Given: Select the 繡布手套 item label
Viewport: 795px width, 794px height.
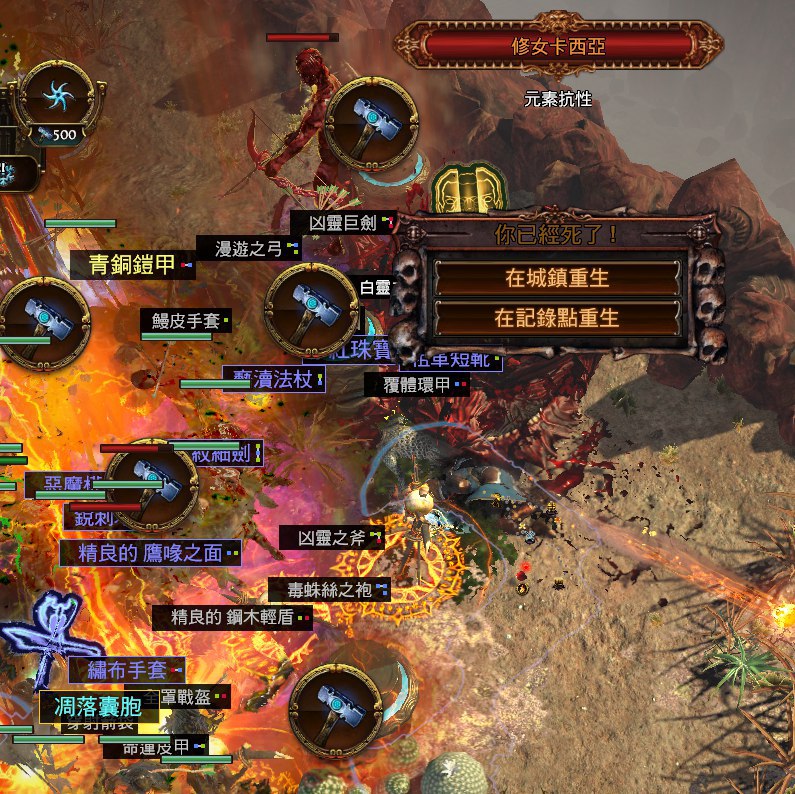Looking at the screenshot, I should (127, 669).
